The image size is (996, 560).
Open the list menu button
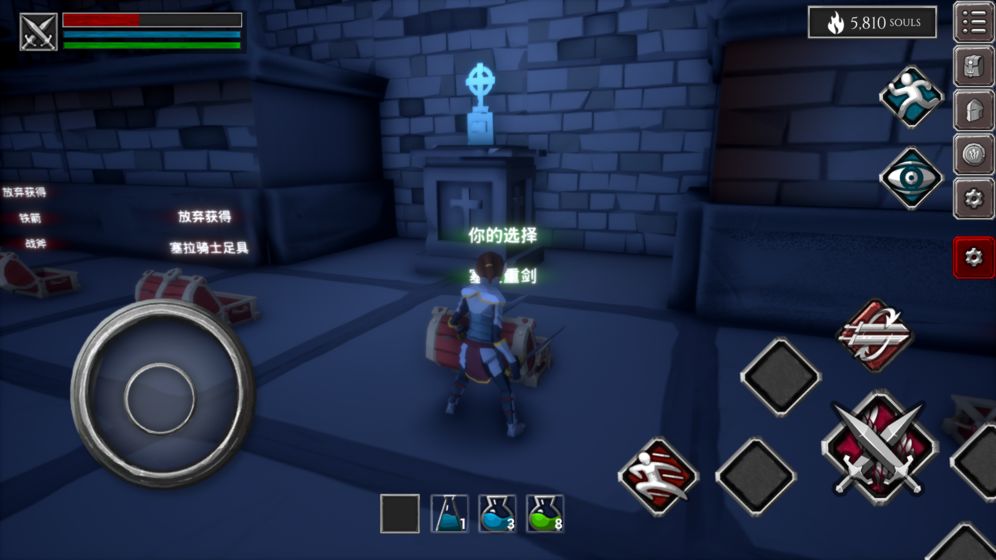973,22
